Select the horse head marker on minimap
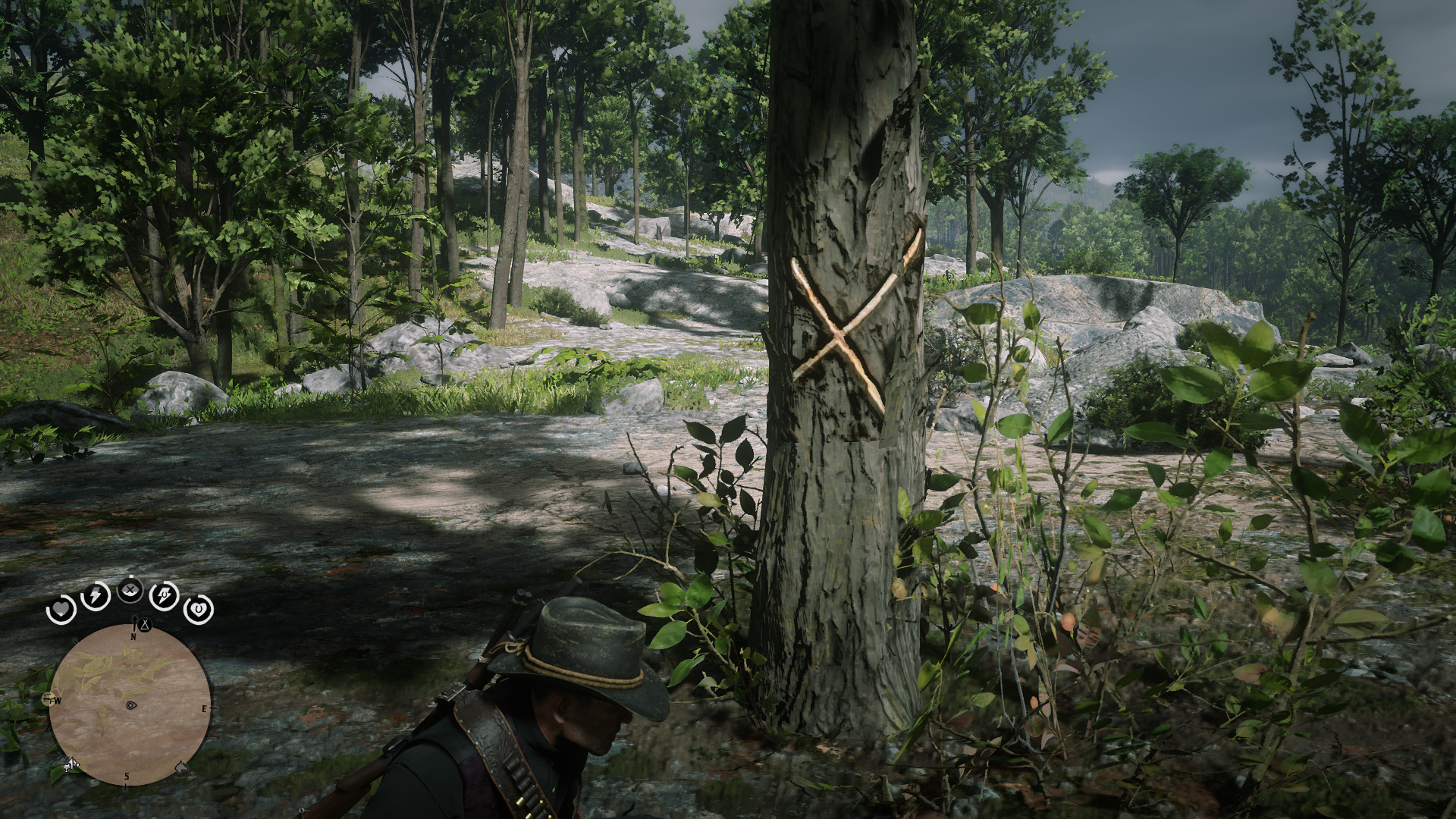1456x819 pixels. pos(181,765)
